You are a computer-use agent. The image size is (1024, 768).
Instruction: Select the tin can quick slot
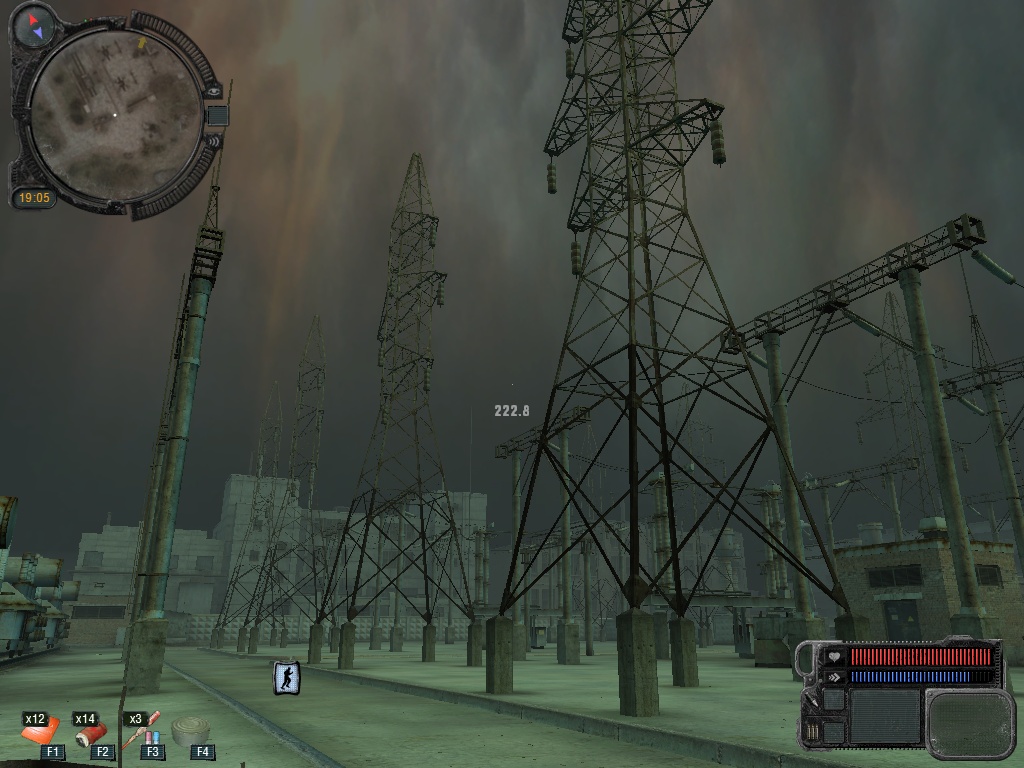click(x=190, y=732)
